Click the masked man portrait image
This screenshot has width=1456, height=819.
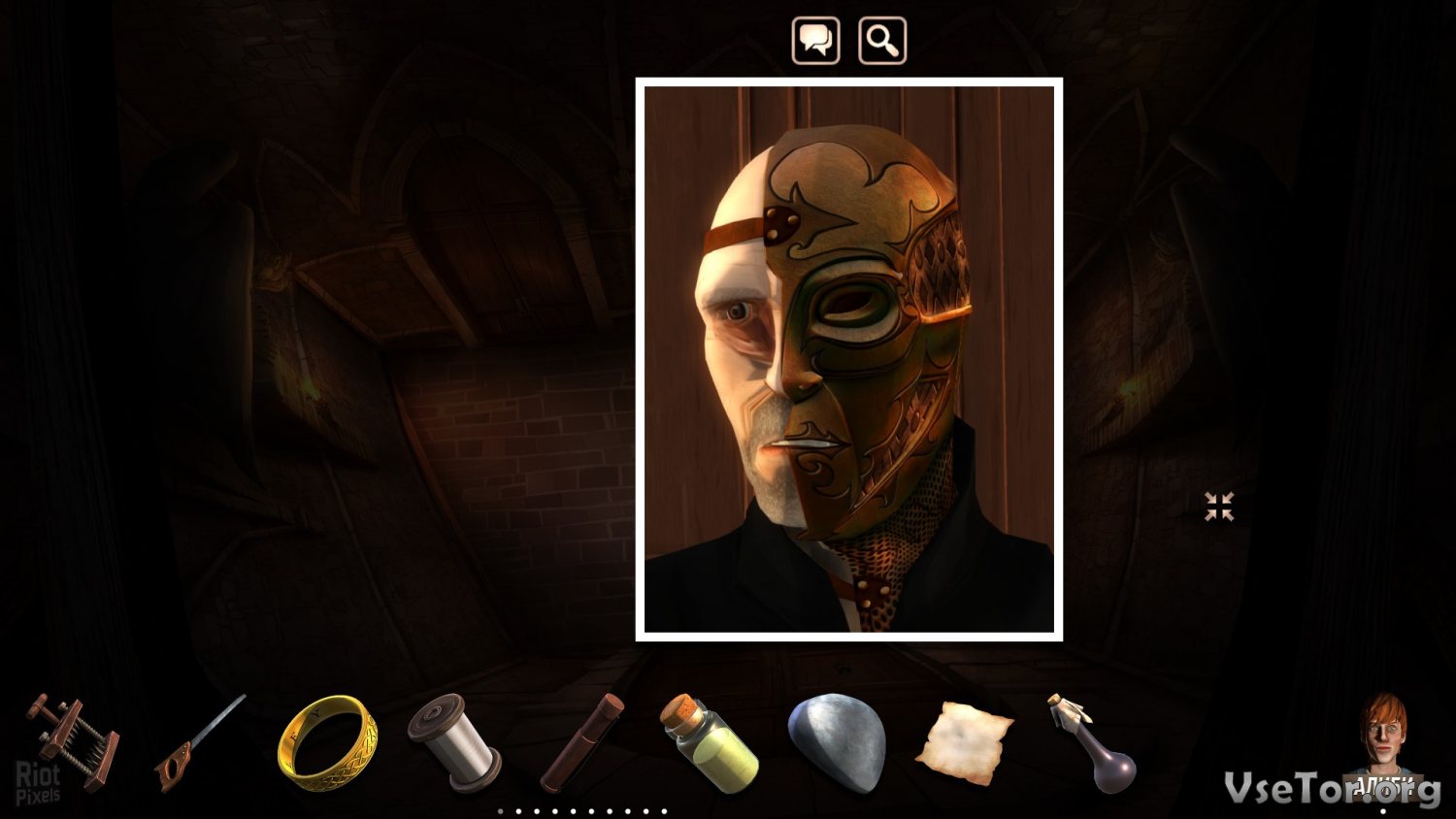pos(849,359)
